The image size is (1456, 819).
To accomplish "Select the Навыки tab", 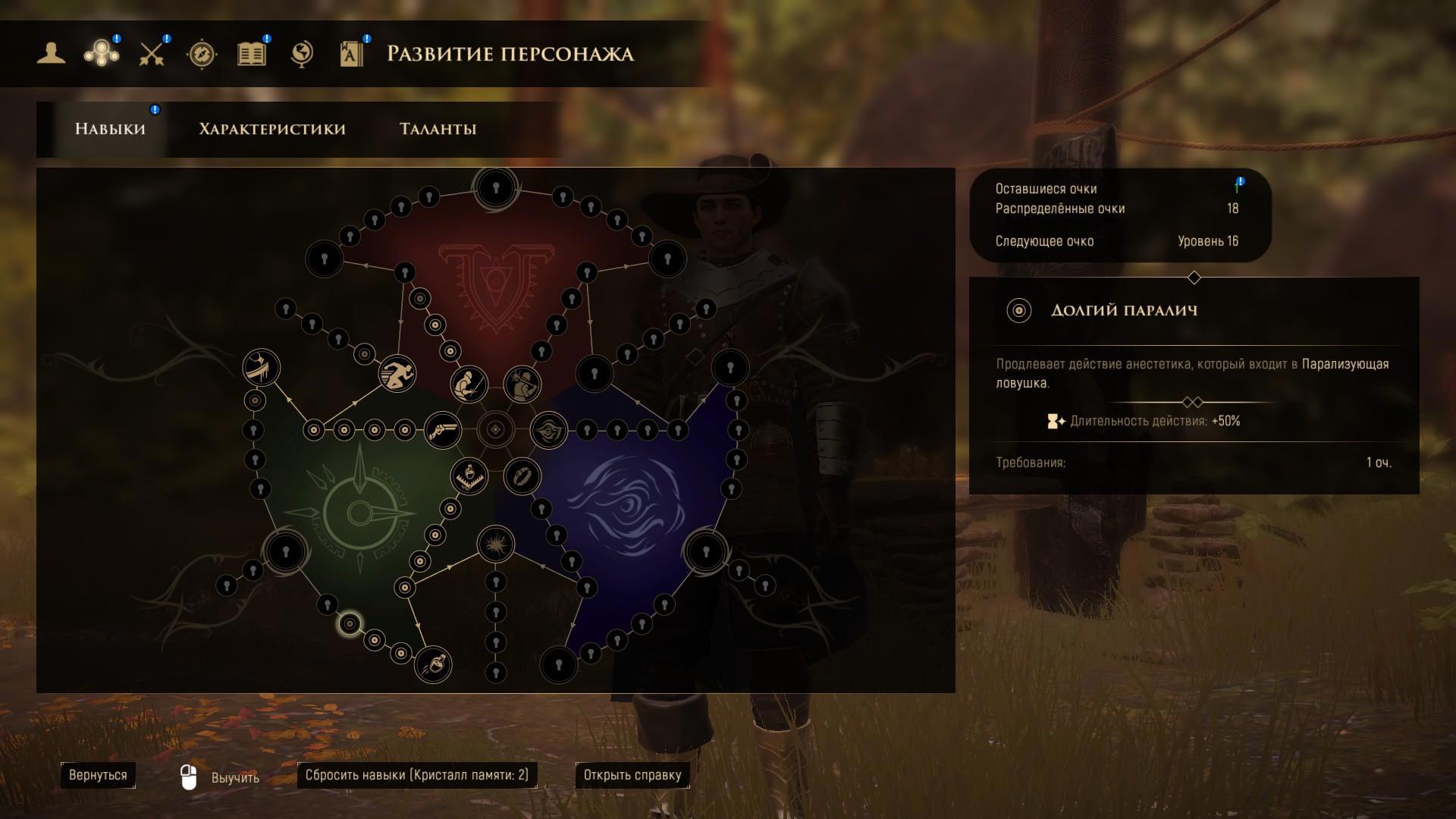I will coord(110,129).
